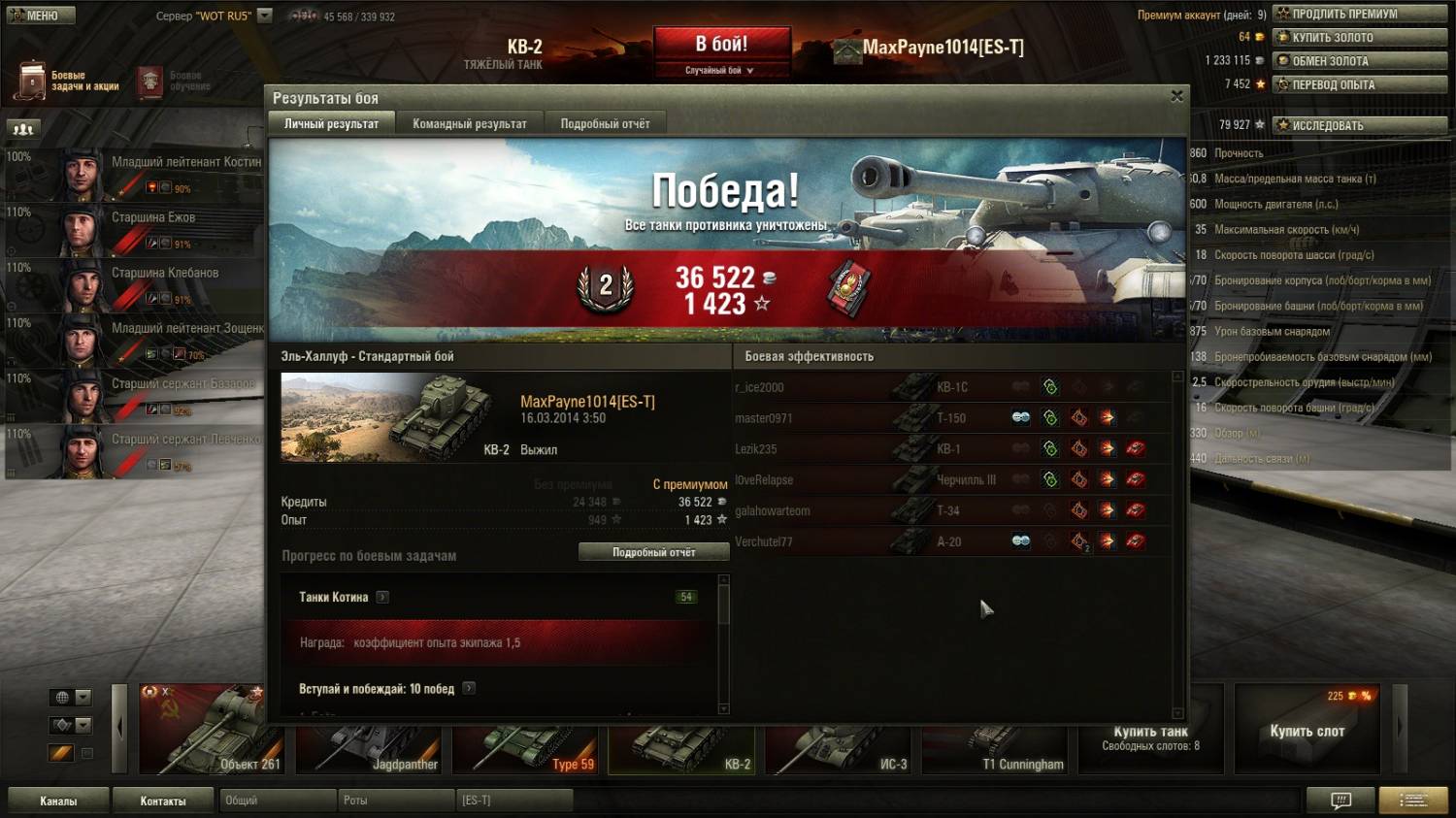Open the Каналы chat channels button
The height and width of the screenshot is (818, 1456).
click(x=58, y=801)
